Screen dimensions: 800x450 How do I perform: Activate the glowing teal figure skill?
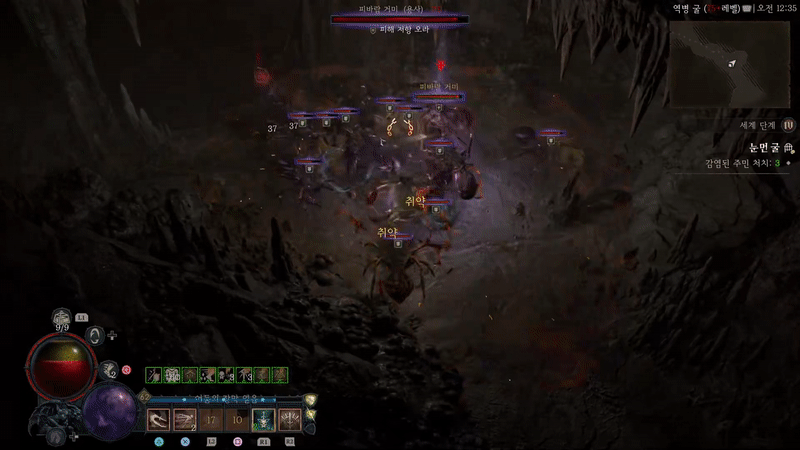coord(263,420)
